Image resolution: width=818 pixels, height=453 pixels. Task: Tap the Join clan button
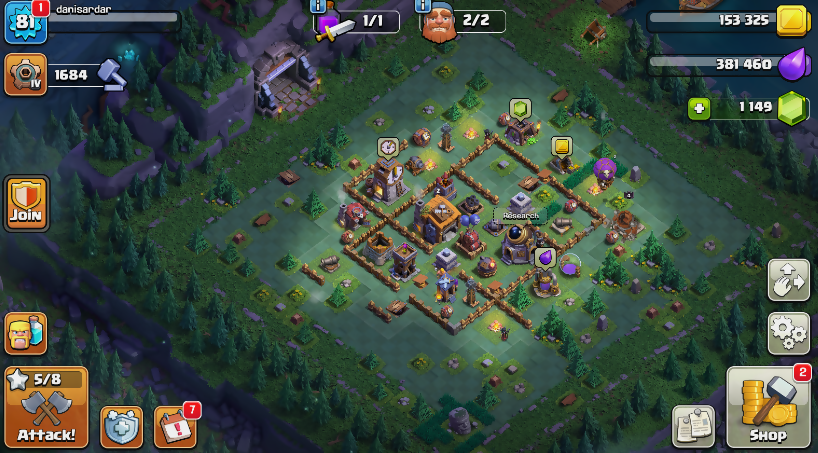tap(26, 203)
